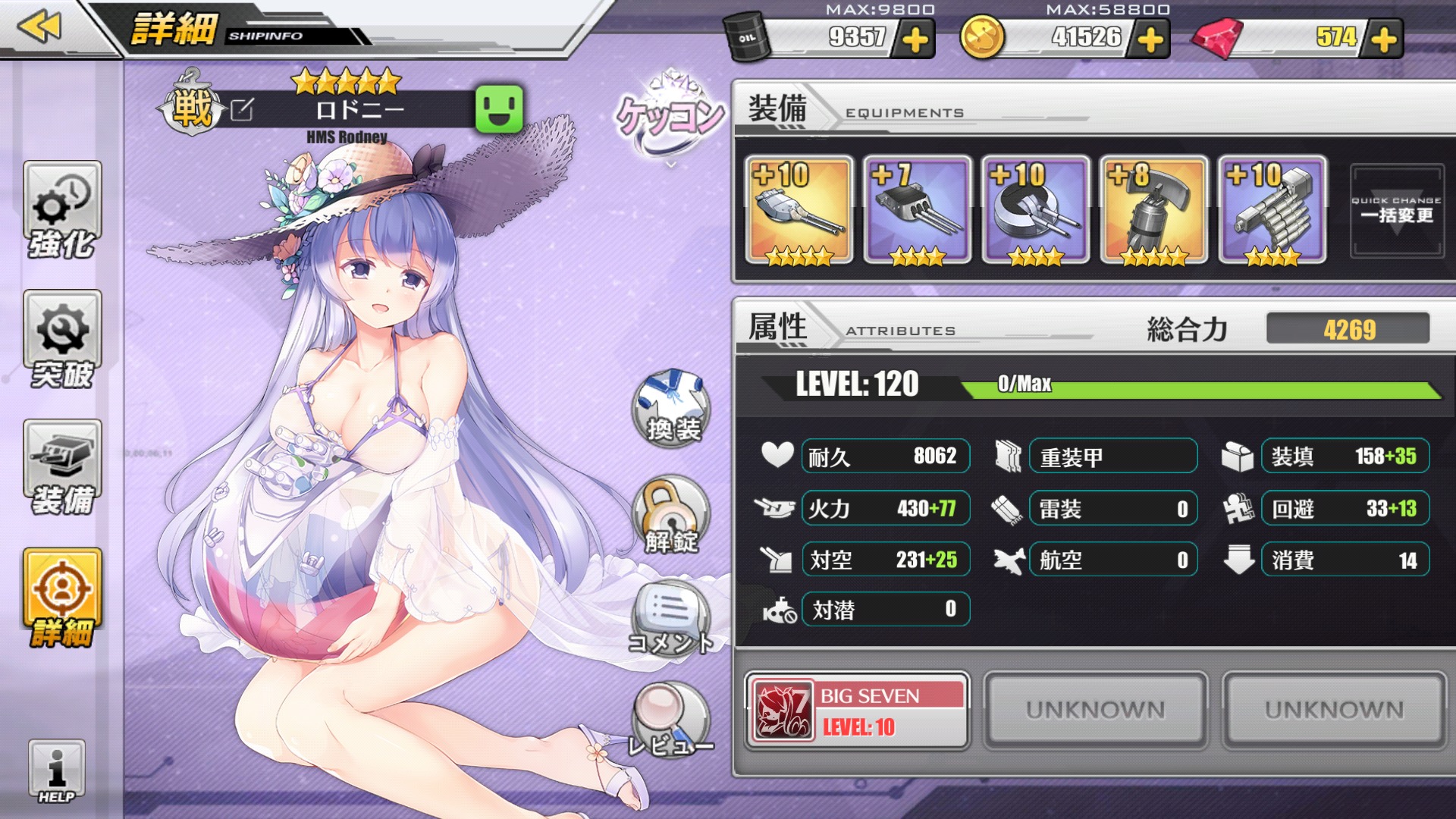Open the レビュー review magnifier button
The width and height of the screenshot is (1456, 819).
pyautogui.click(x=671, y=722)
